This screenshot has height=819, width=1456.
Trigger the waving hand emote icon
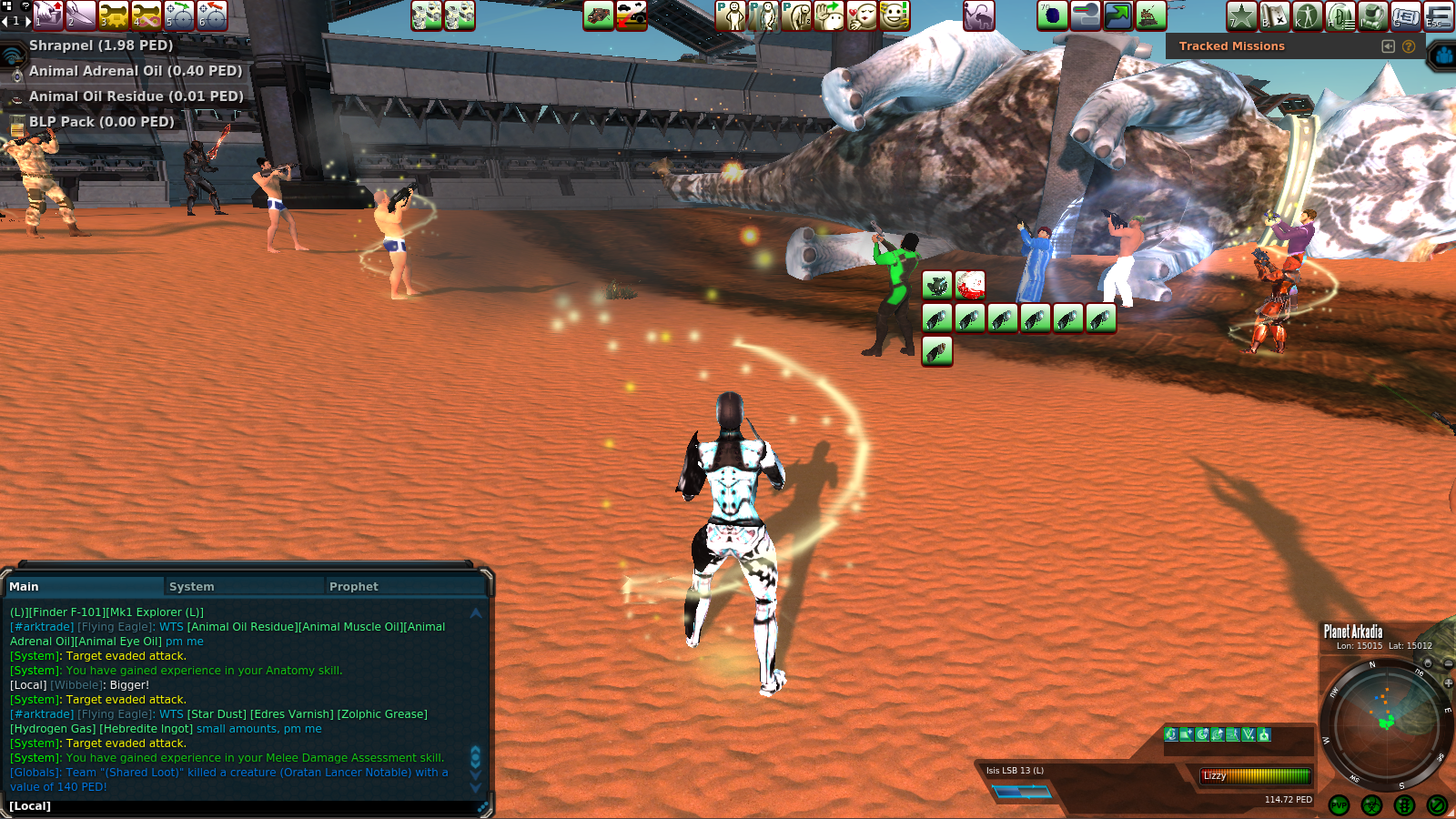click(829, 15)
